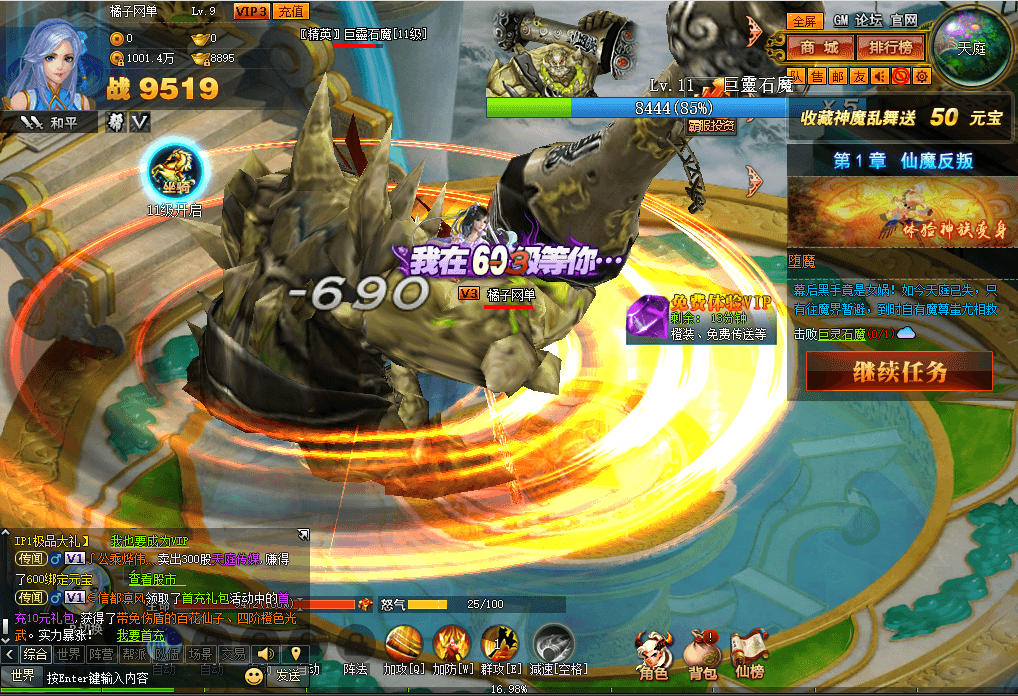This screenshot has width=1018, height=696.
Task: Click the 充值 recharge button
Action: tap(290, 11)
